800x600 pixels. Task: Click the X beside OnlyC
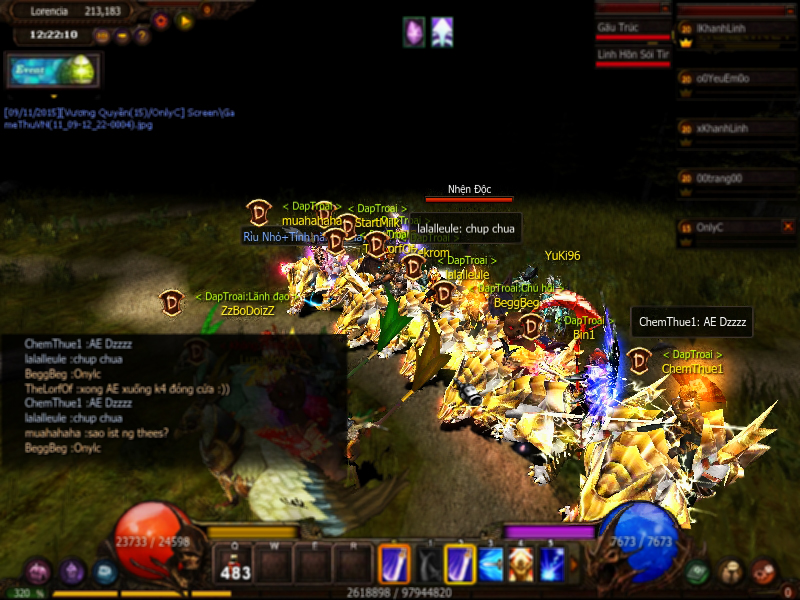787,227
